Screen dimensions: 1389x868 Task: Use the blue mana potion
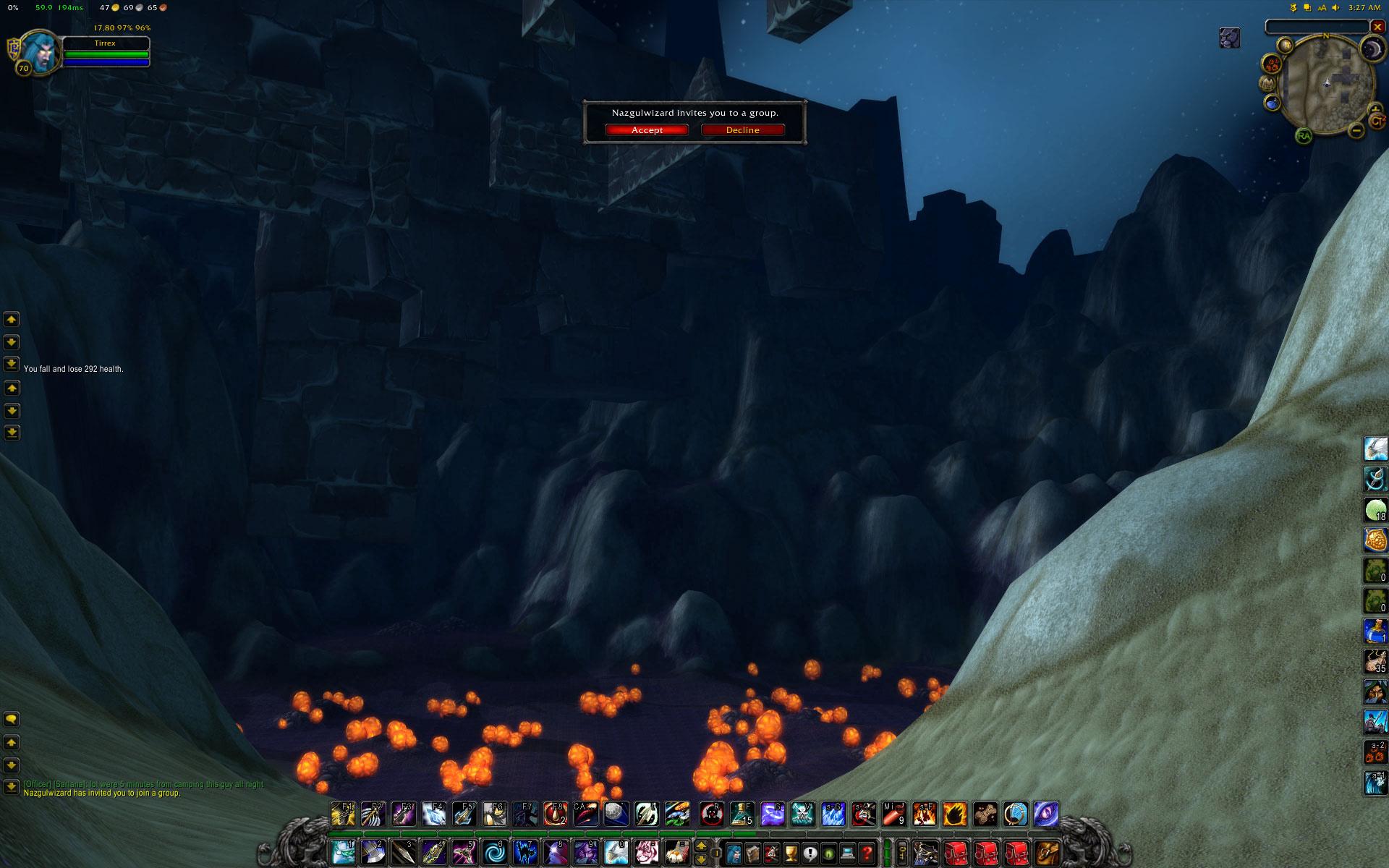click(x=1375, y=631)
